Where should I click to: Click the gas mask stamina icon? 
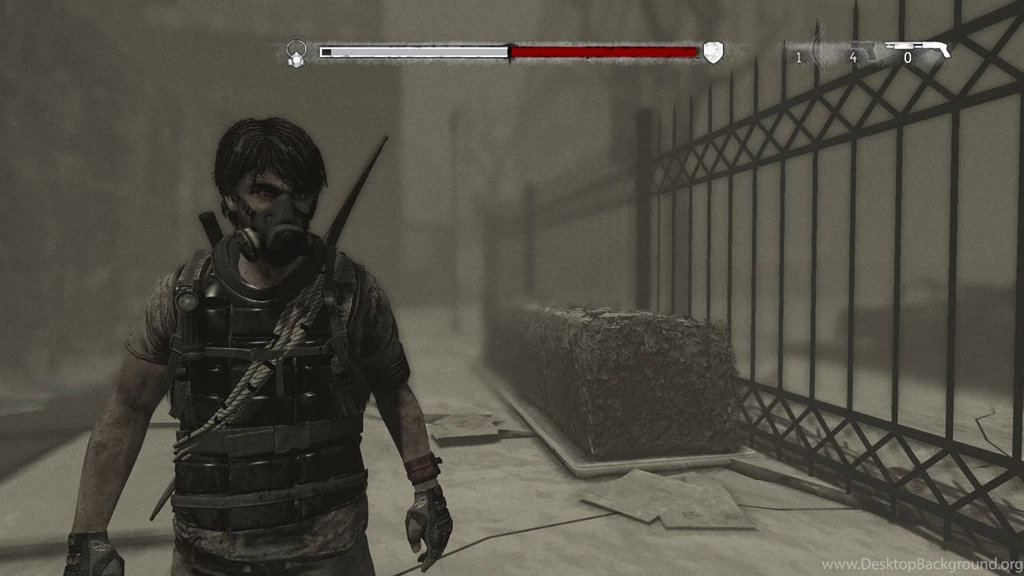(x=296, y=53)
